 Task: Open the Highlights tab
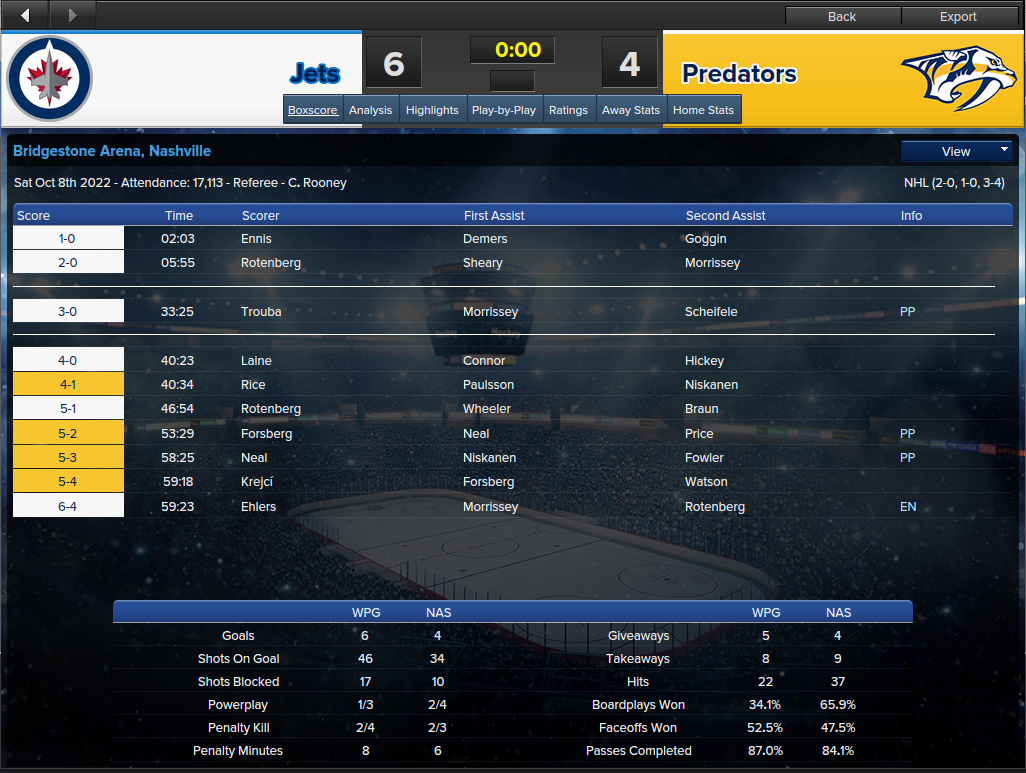point(432,110)
